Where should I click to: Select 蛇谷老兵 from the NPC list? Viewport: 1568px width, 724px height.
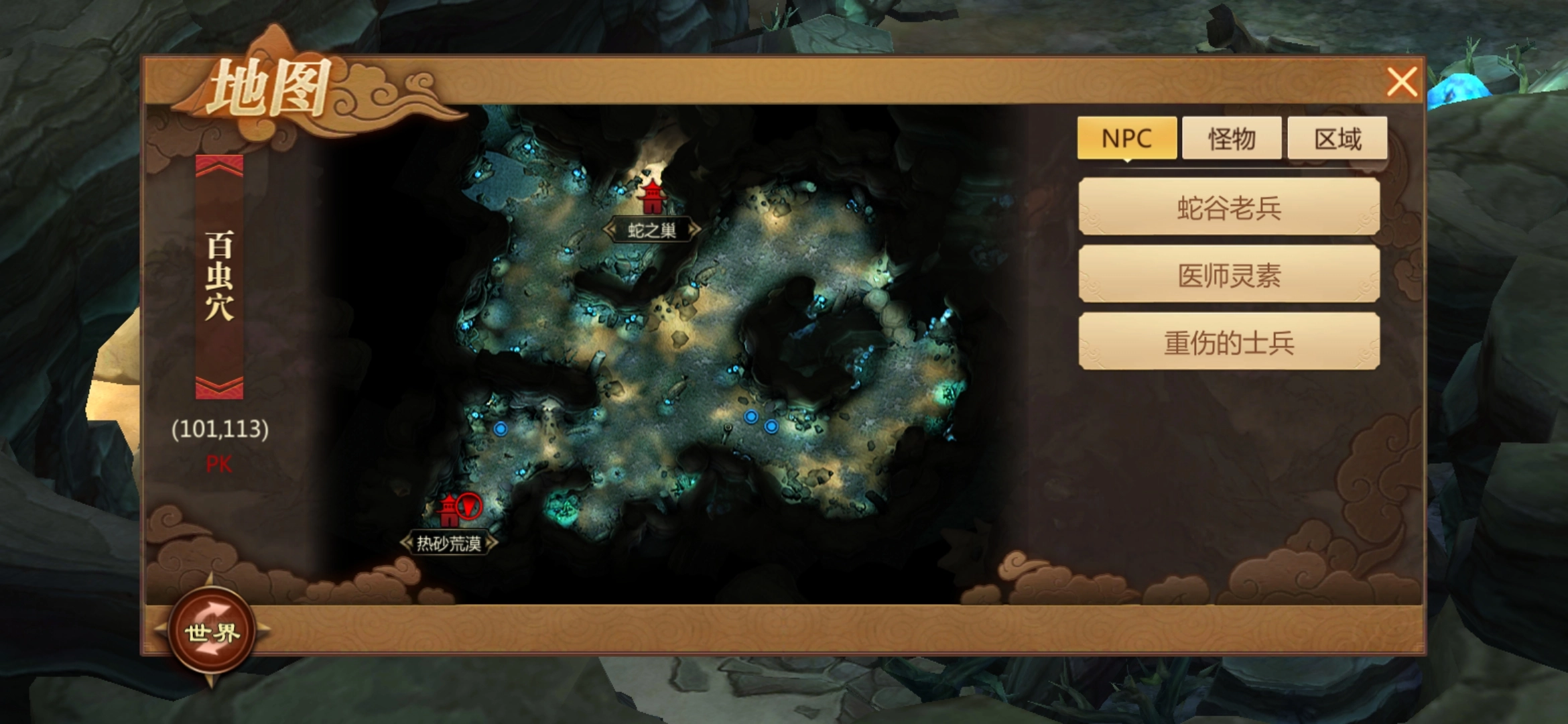pos(1229,207)
